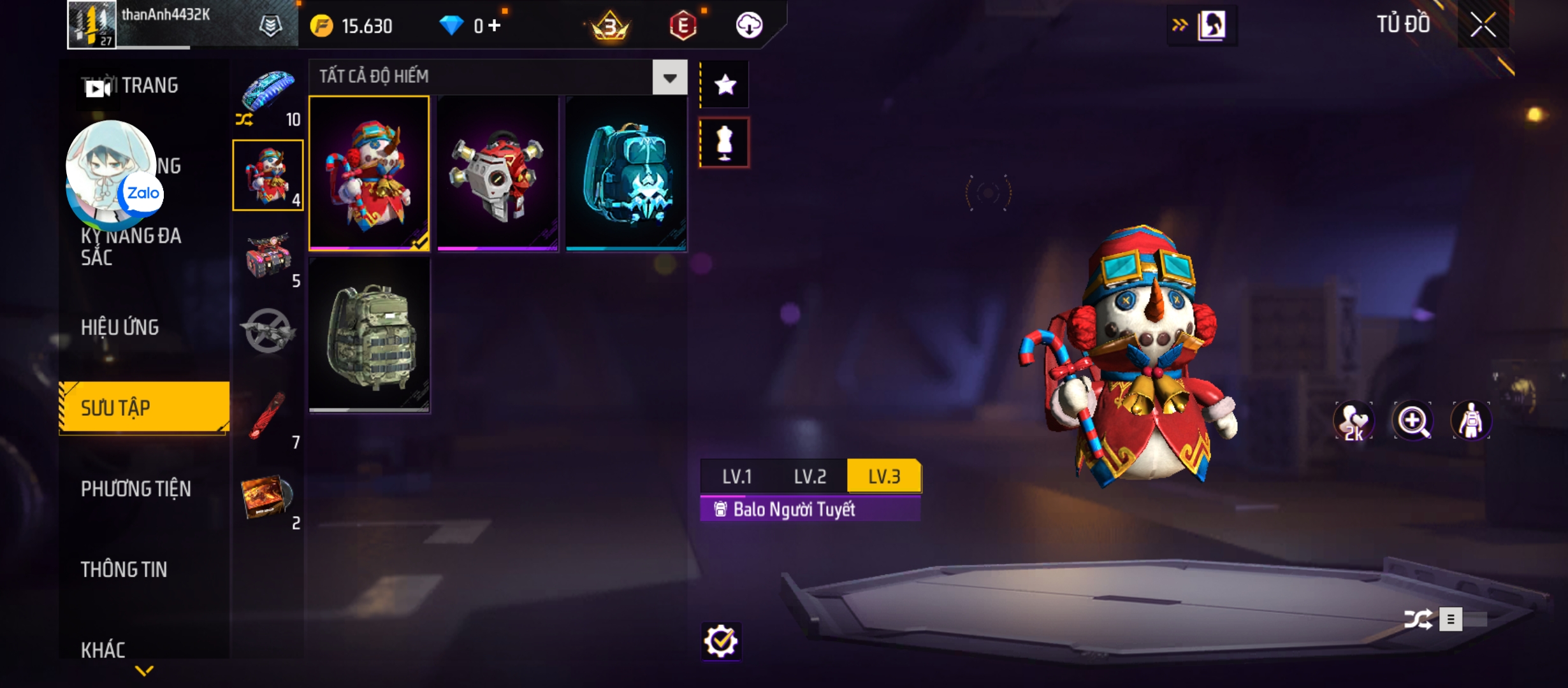Open the rarity filter dropdown
Viewport: 1568px width, 688px height.
(x=669, y=78)
